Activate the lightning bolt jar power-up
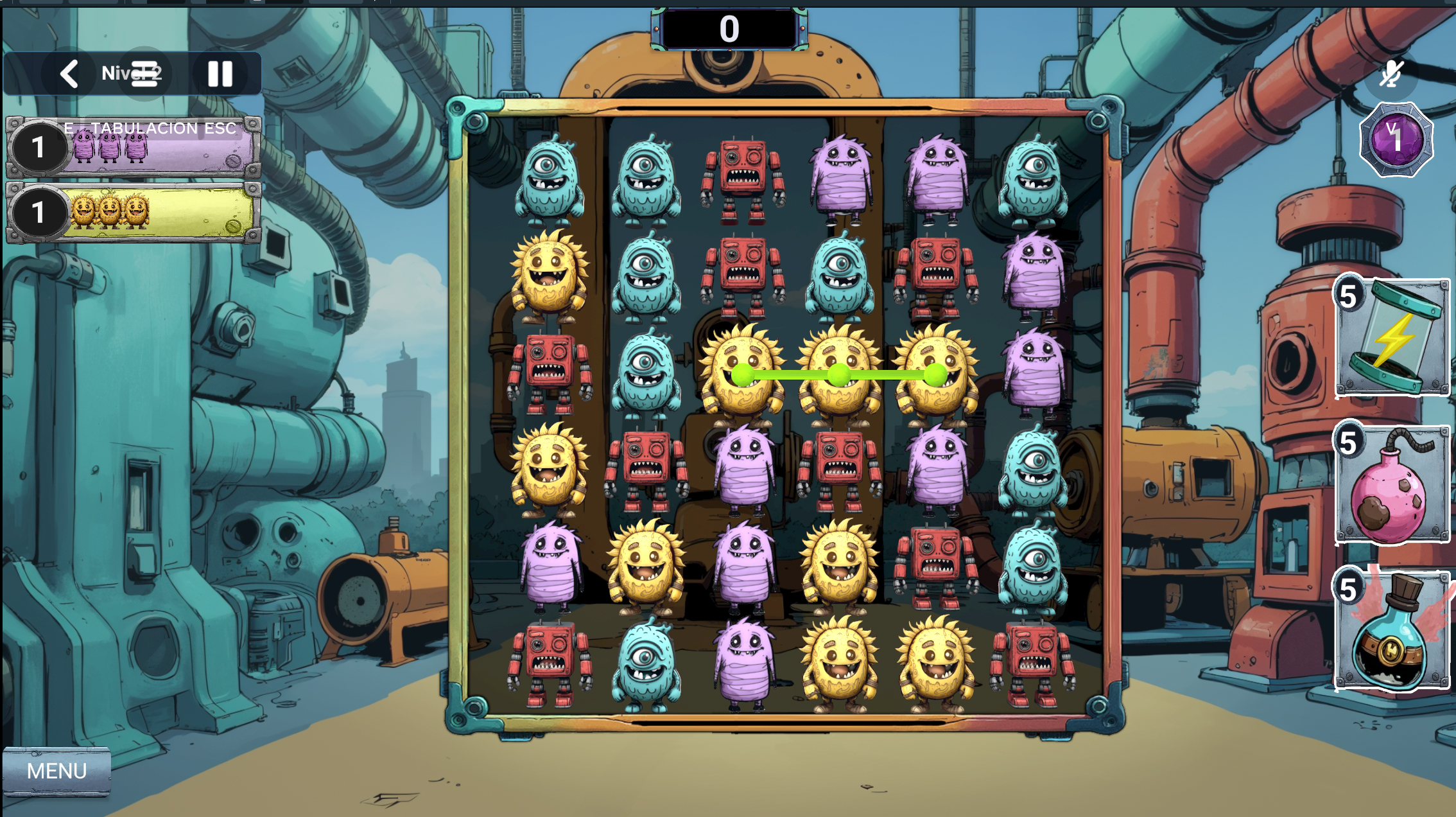 [1392, 338]
